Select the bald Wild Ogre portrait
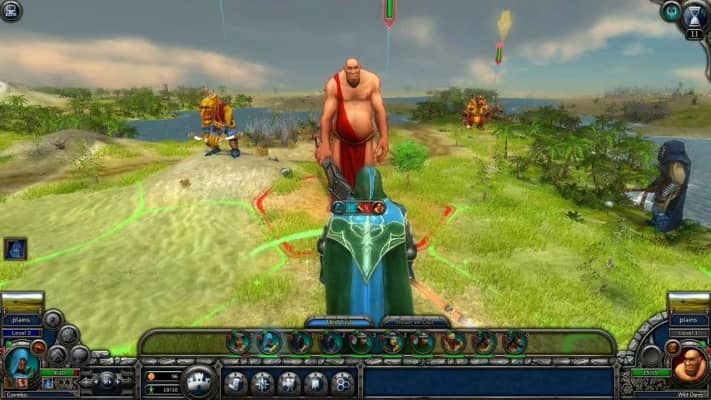 689,366
